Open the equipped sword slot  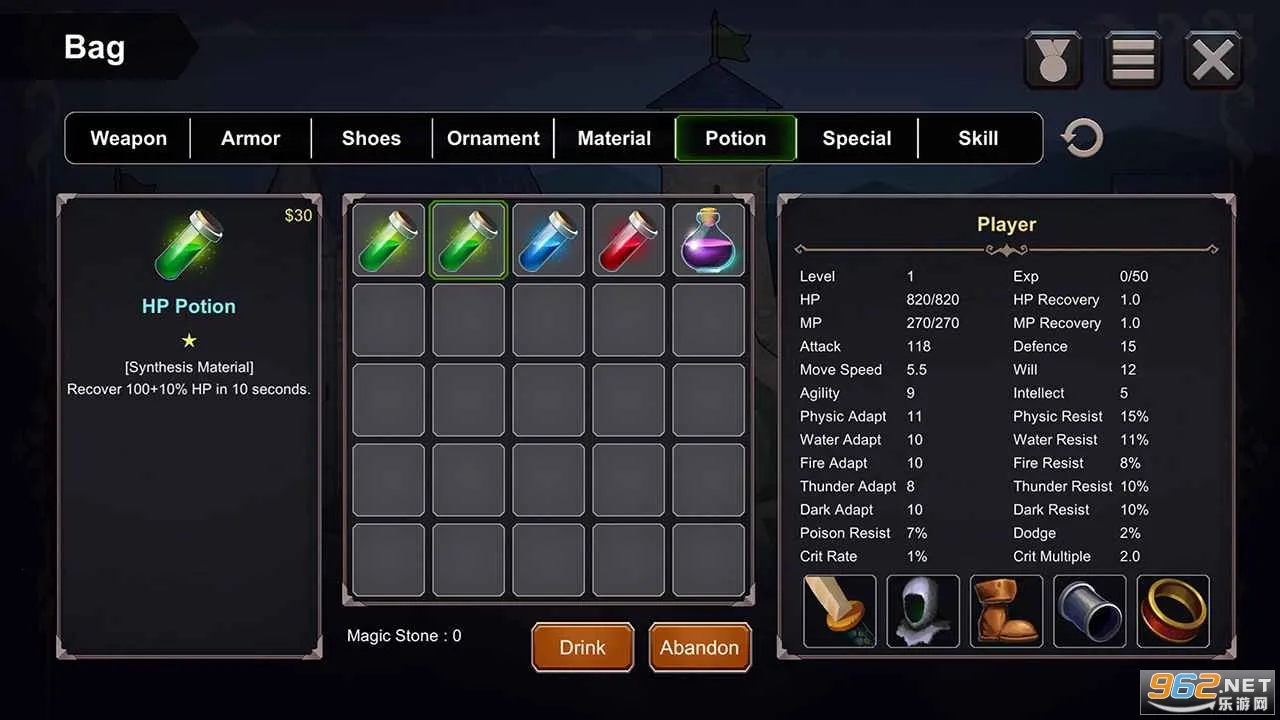pyautogui.click(x=839, y=611)
